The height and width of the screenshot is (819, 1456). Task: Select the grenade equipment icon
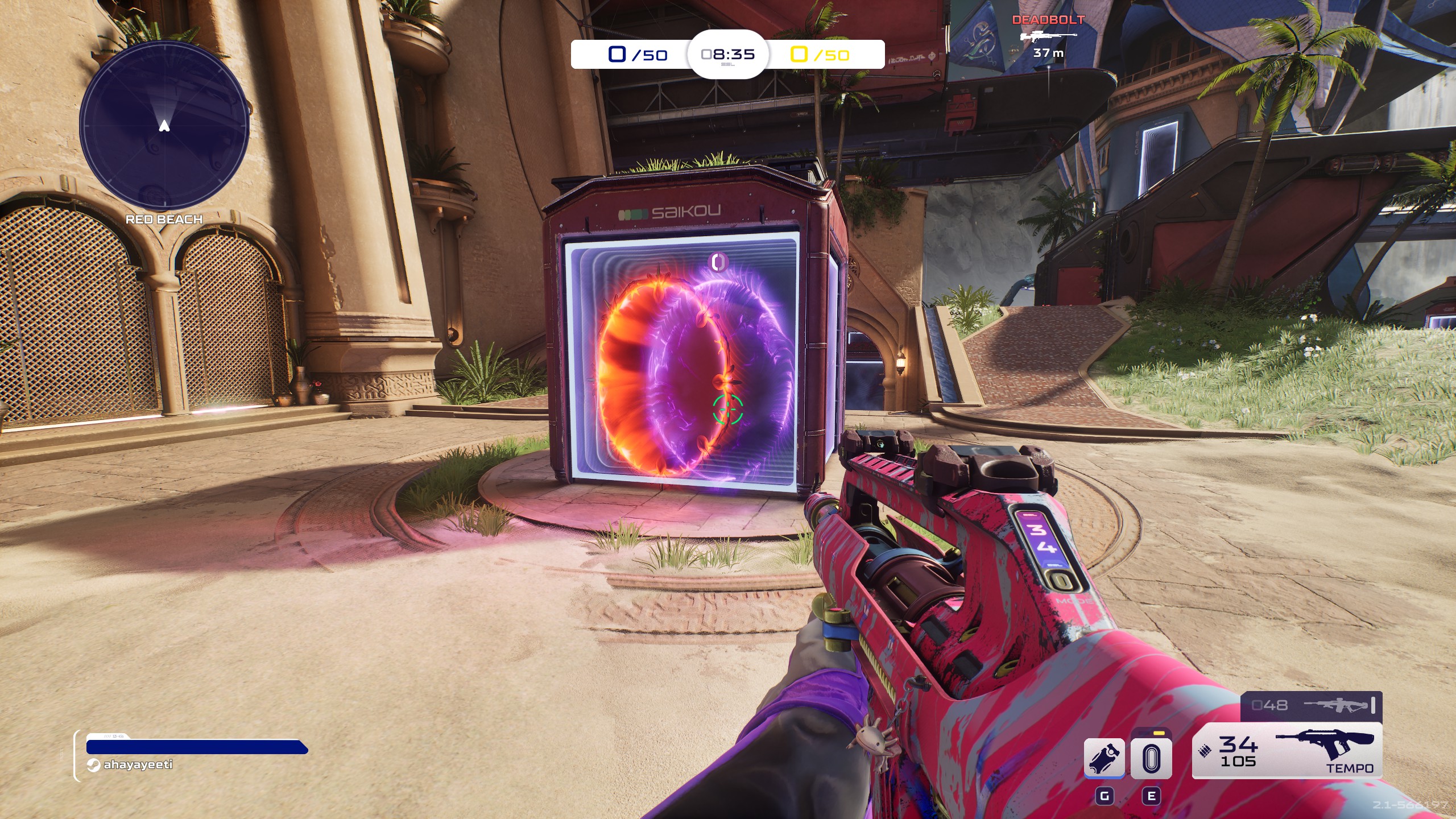coord(1104,758)
